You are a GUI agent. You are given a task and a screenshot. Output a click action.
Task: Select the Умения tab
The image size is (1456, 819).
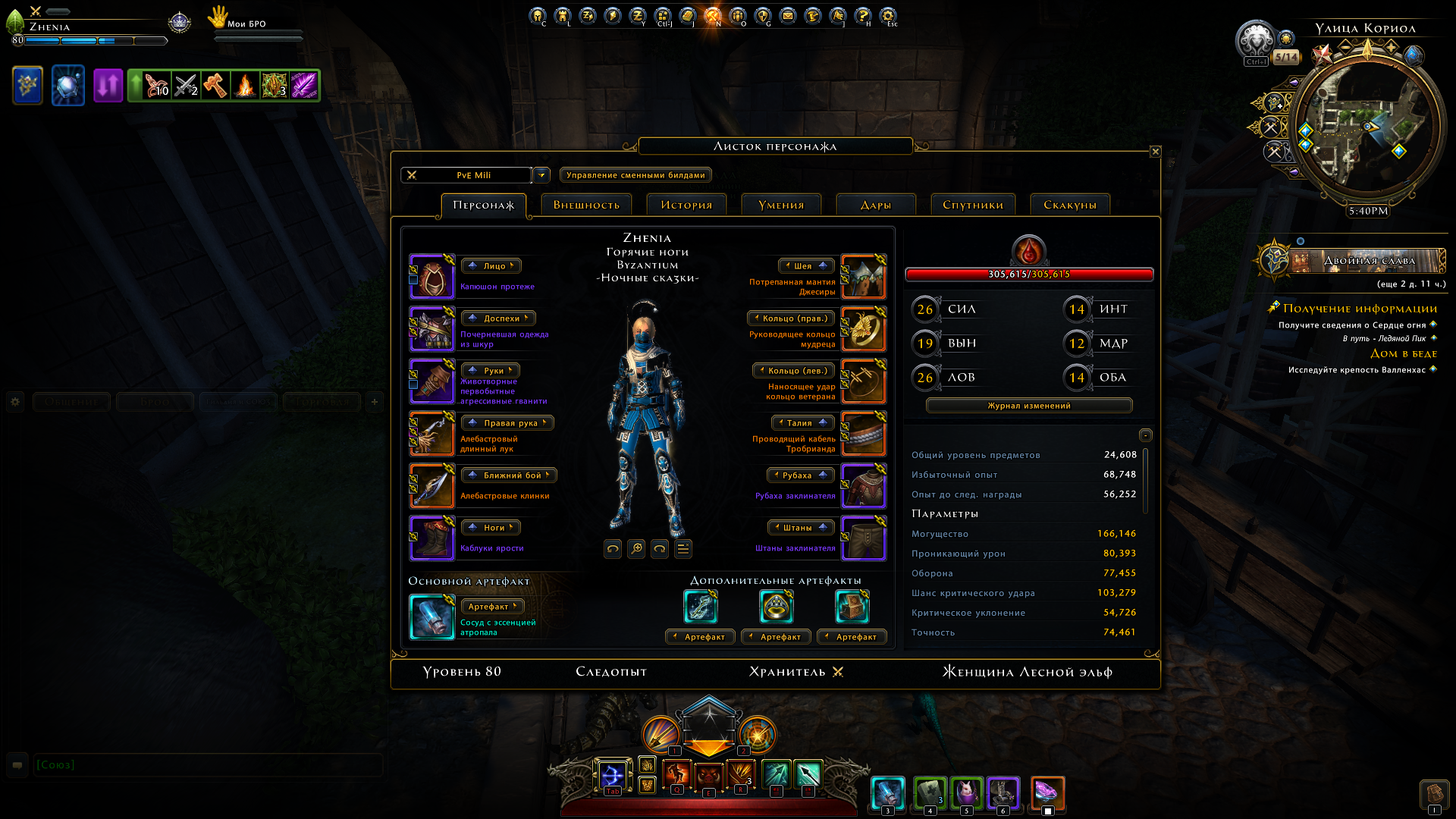pos(781,205)
